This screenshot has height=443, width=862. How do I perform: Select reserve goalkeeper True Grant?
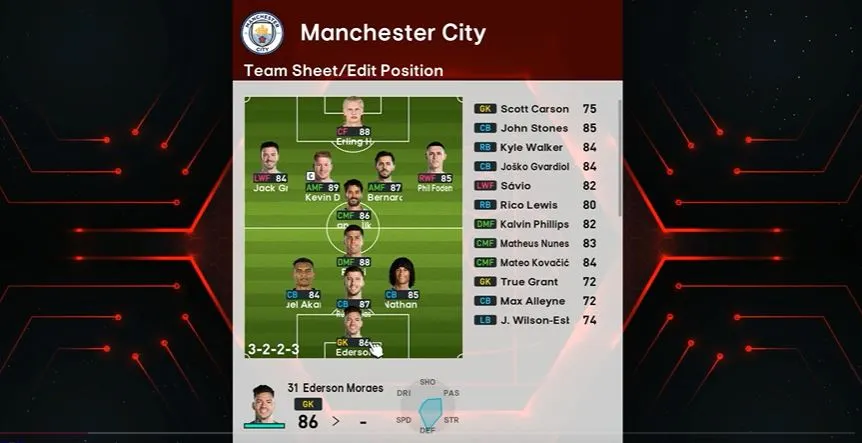point(535,282)
